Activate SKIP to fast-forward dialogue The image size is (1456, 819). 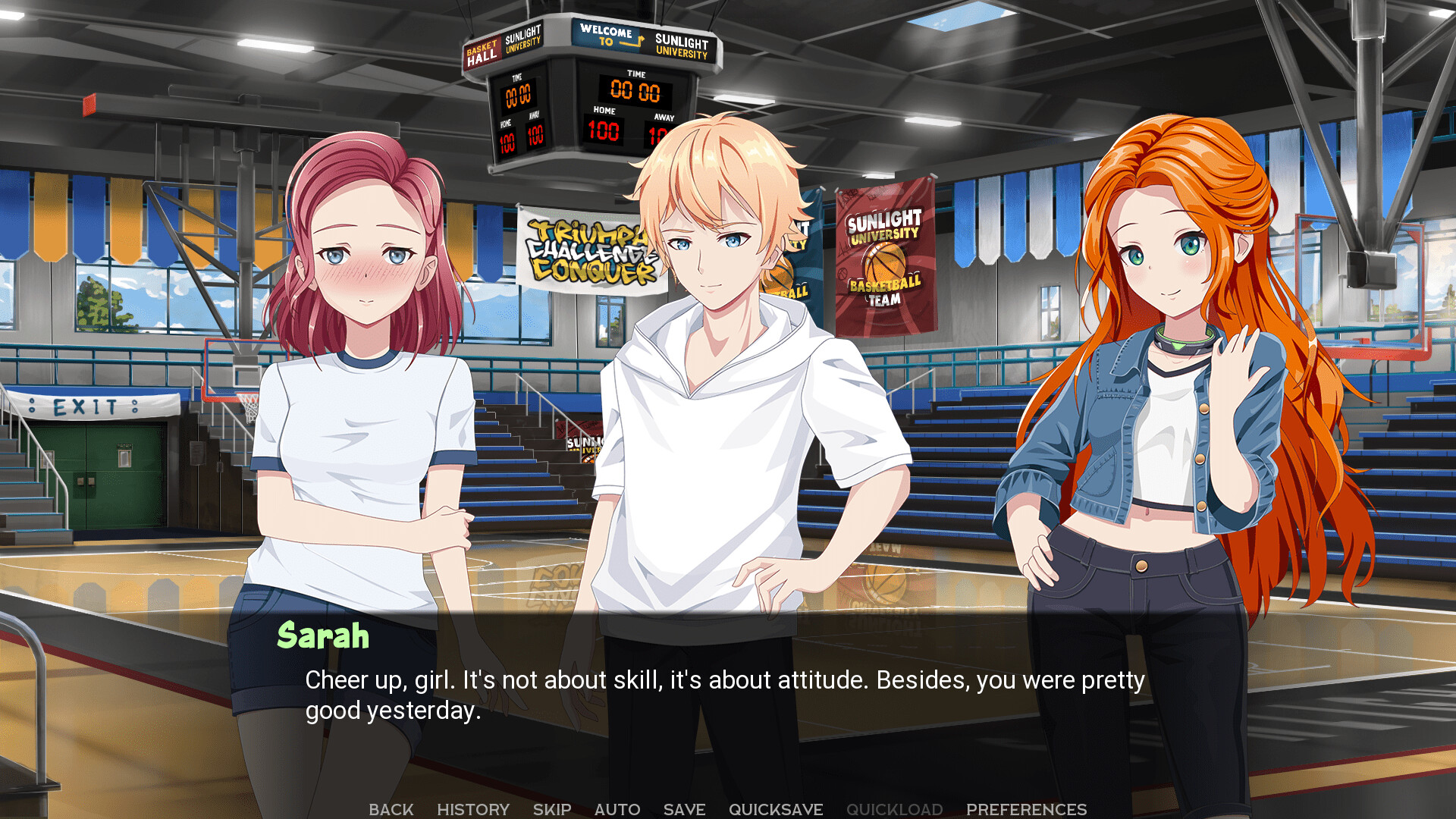coord(552,808)
